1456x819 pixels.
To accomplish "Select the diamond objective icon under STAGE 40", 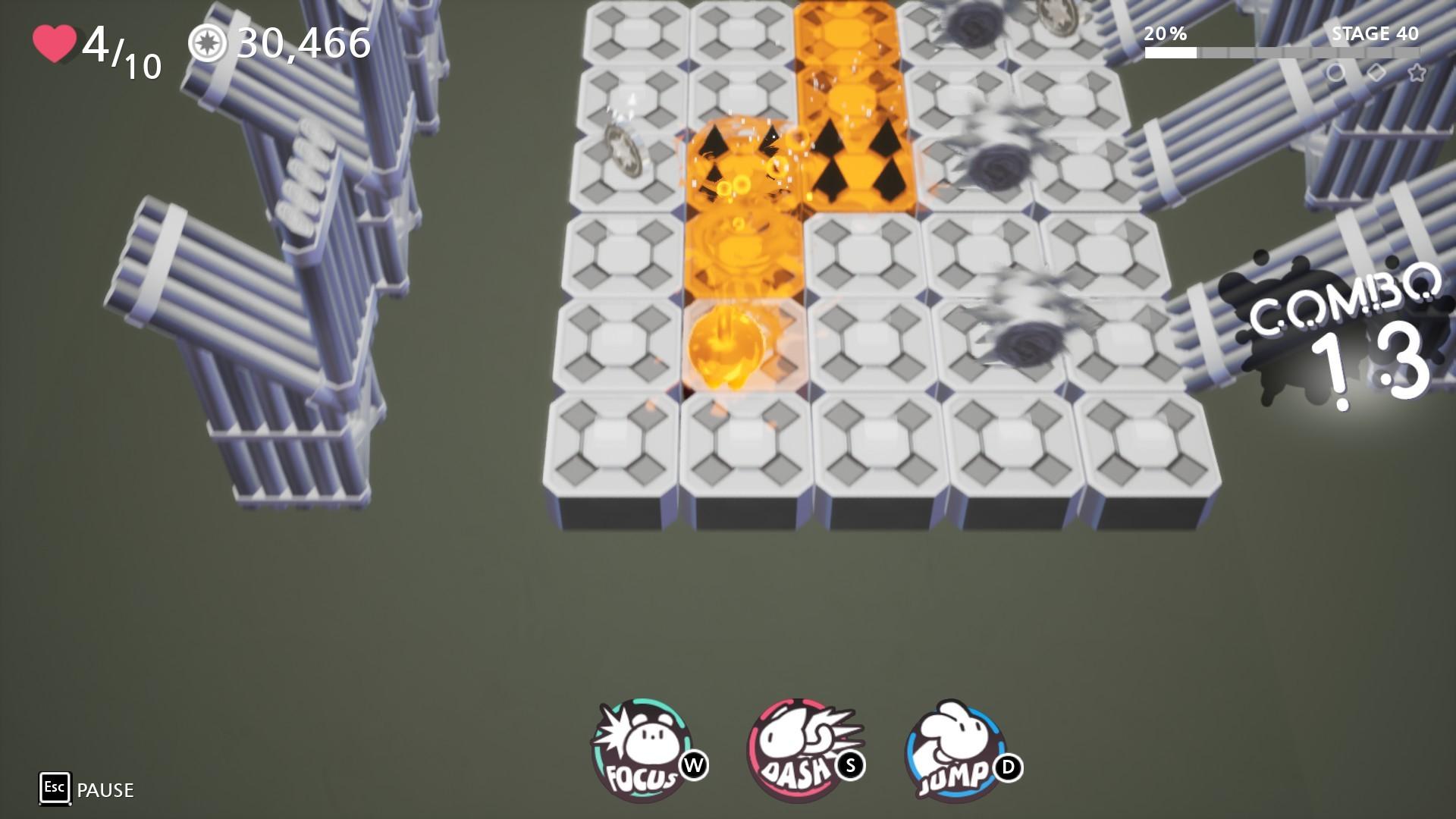I will coord(1375,72).
